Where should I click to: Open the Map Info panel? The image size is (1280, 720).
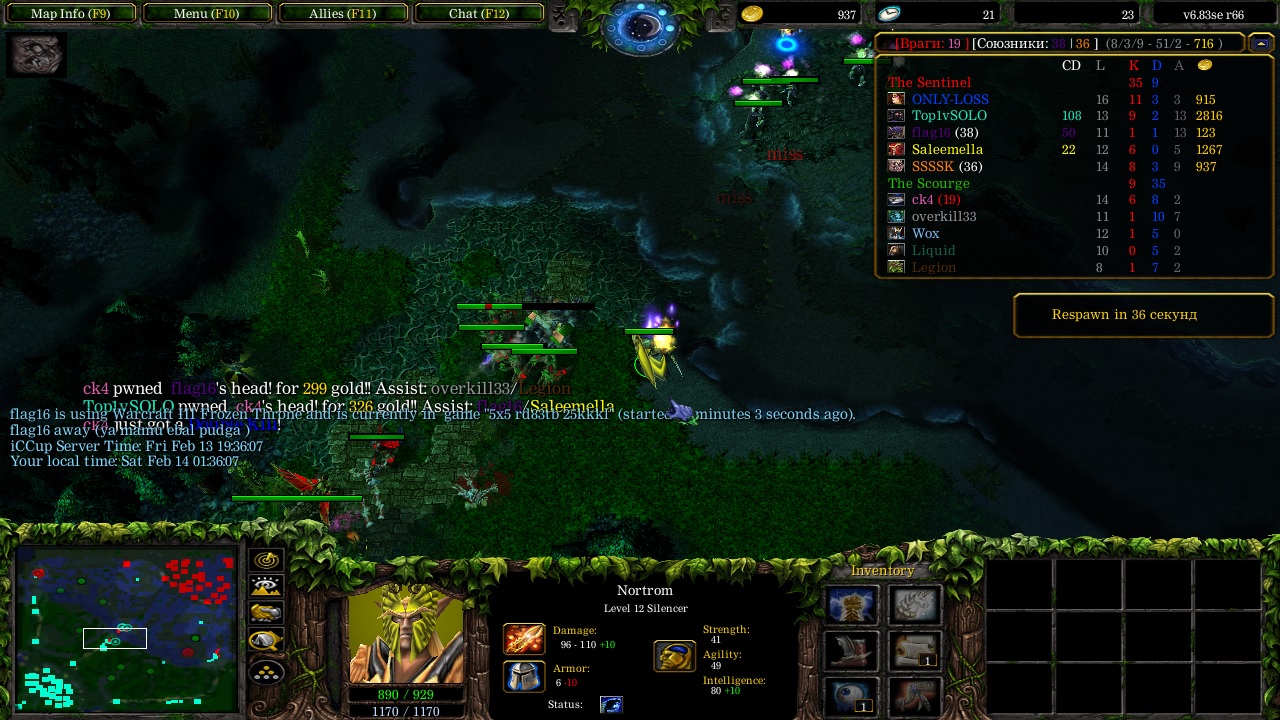click(70, 14)
